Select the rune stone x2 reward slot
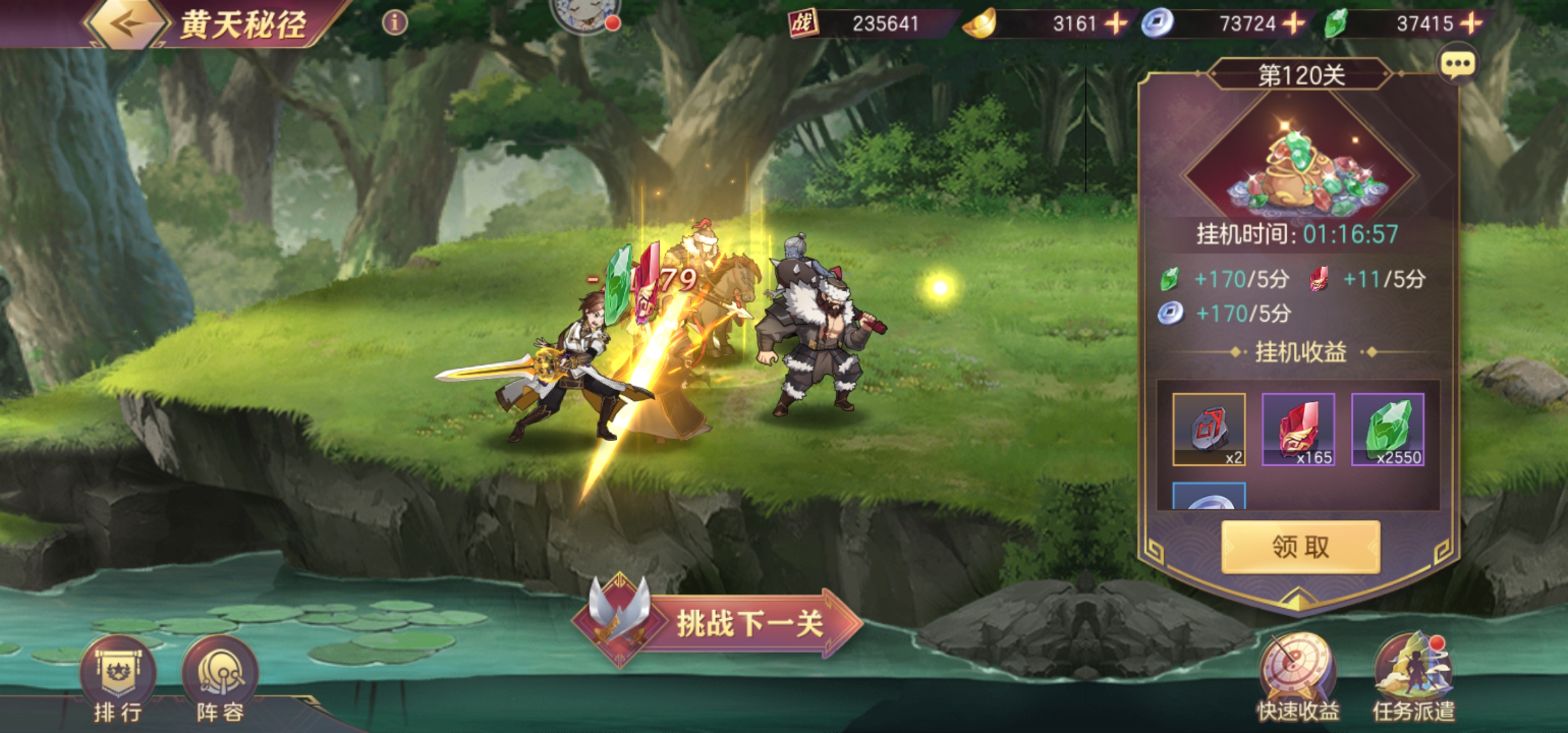1568x733 pixels. point(1209,430)
